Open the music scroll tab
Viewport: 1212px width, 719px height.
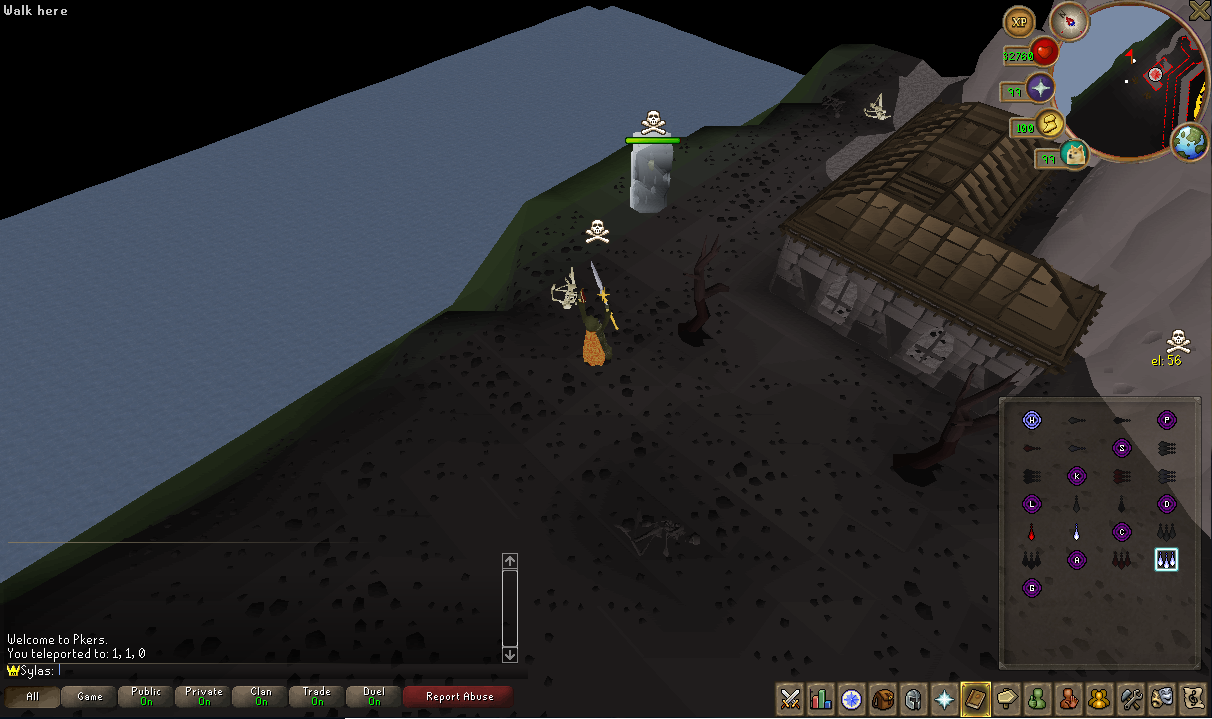(1193, 698)
